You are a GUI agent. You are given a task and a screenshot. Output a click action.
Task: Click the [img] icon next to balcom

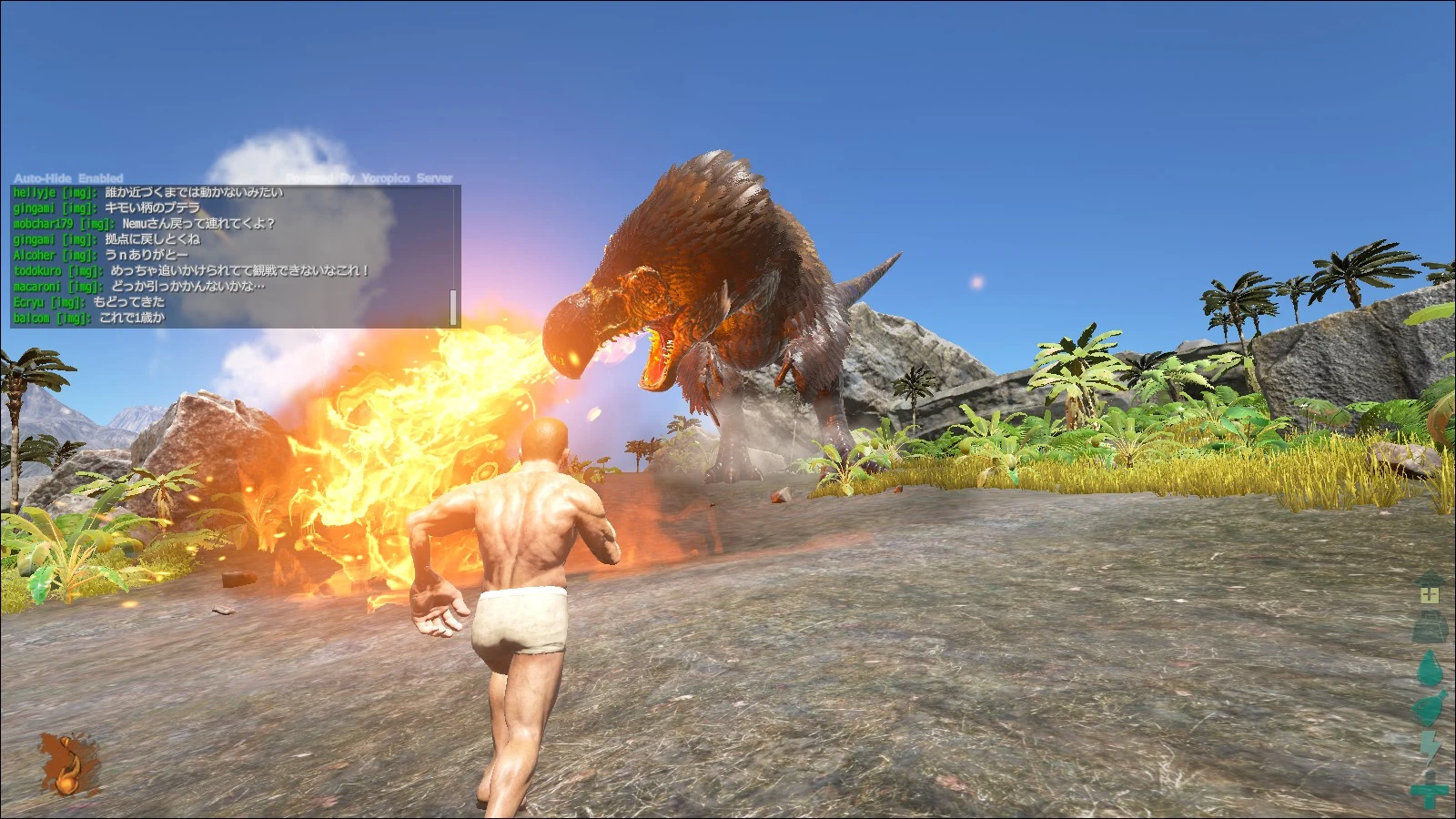point(69,317)
